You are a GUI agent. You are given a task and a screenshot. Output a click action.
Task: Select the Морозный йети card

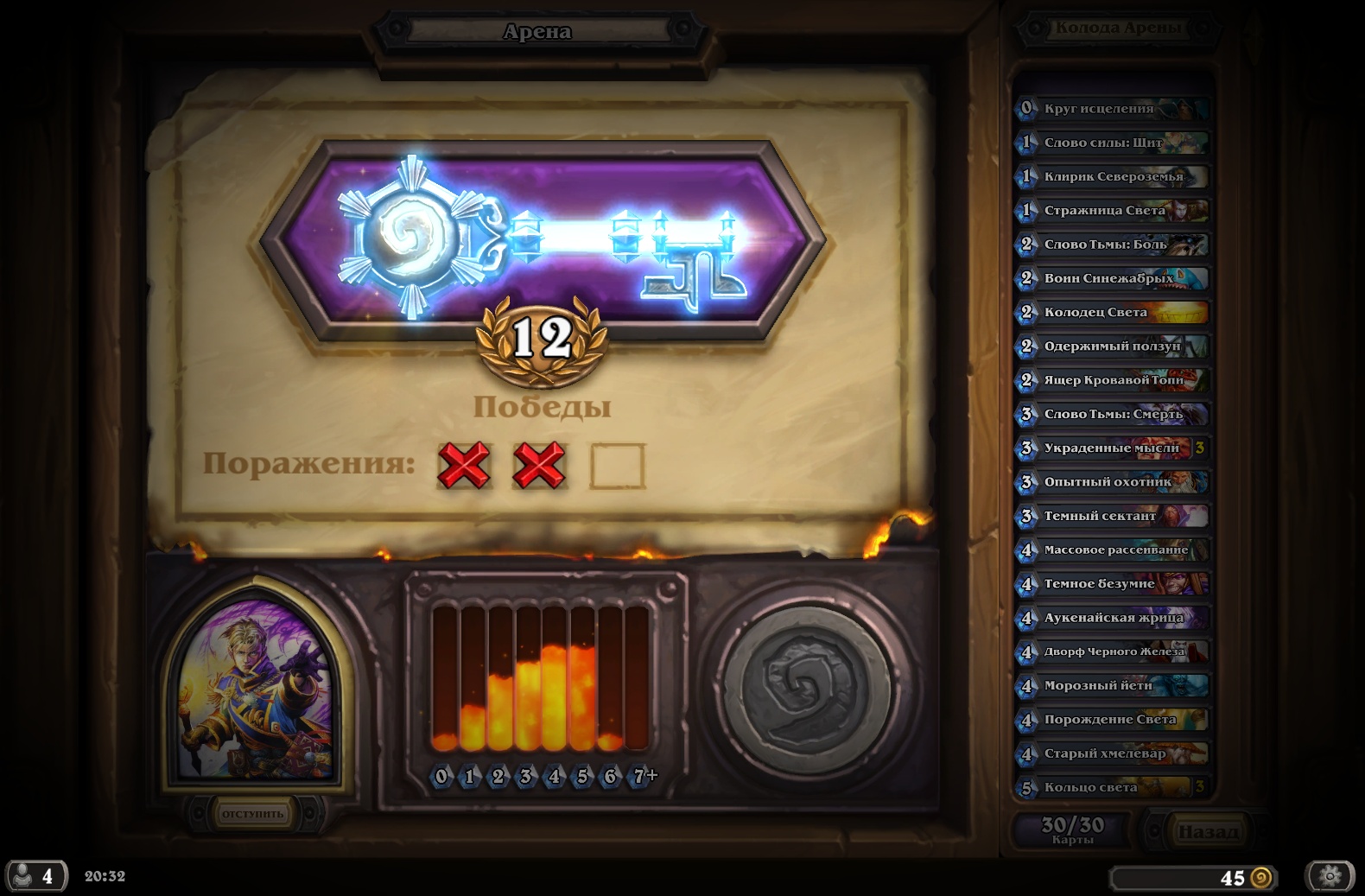pos(1112,685)
